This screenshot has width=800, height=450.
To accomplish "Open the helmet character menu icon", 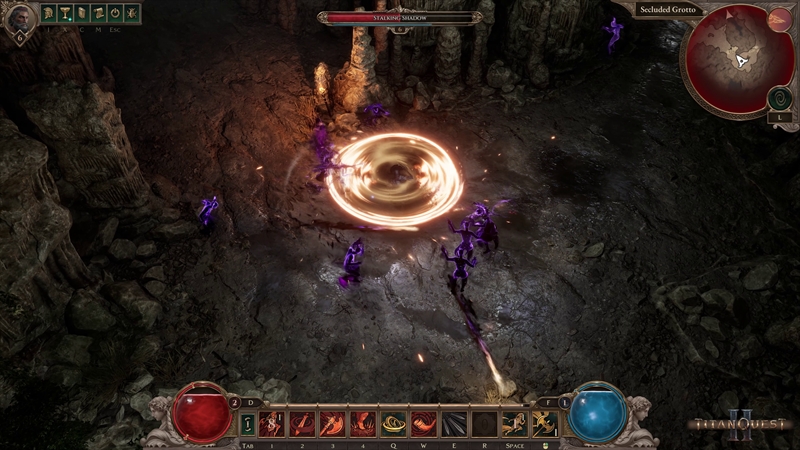I will tap(48, 14).
